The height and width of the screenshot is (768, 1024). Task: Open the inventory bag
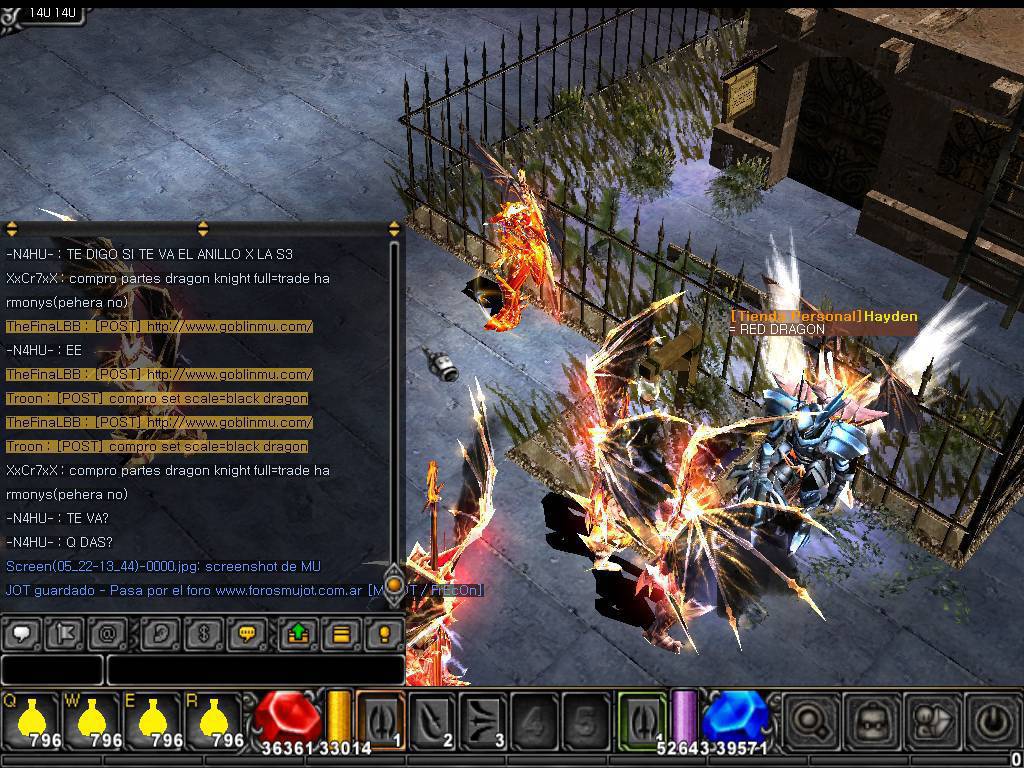click(872, 720)
